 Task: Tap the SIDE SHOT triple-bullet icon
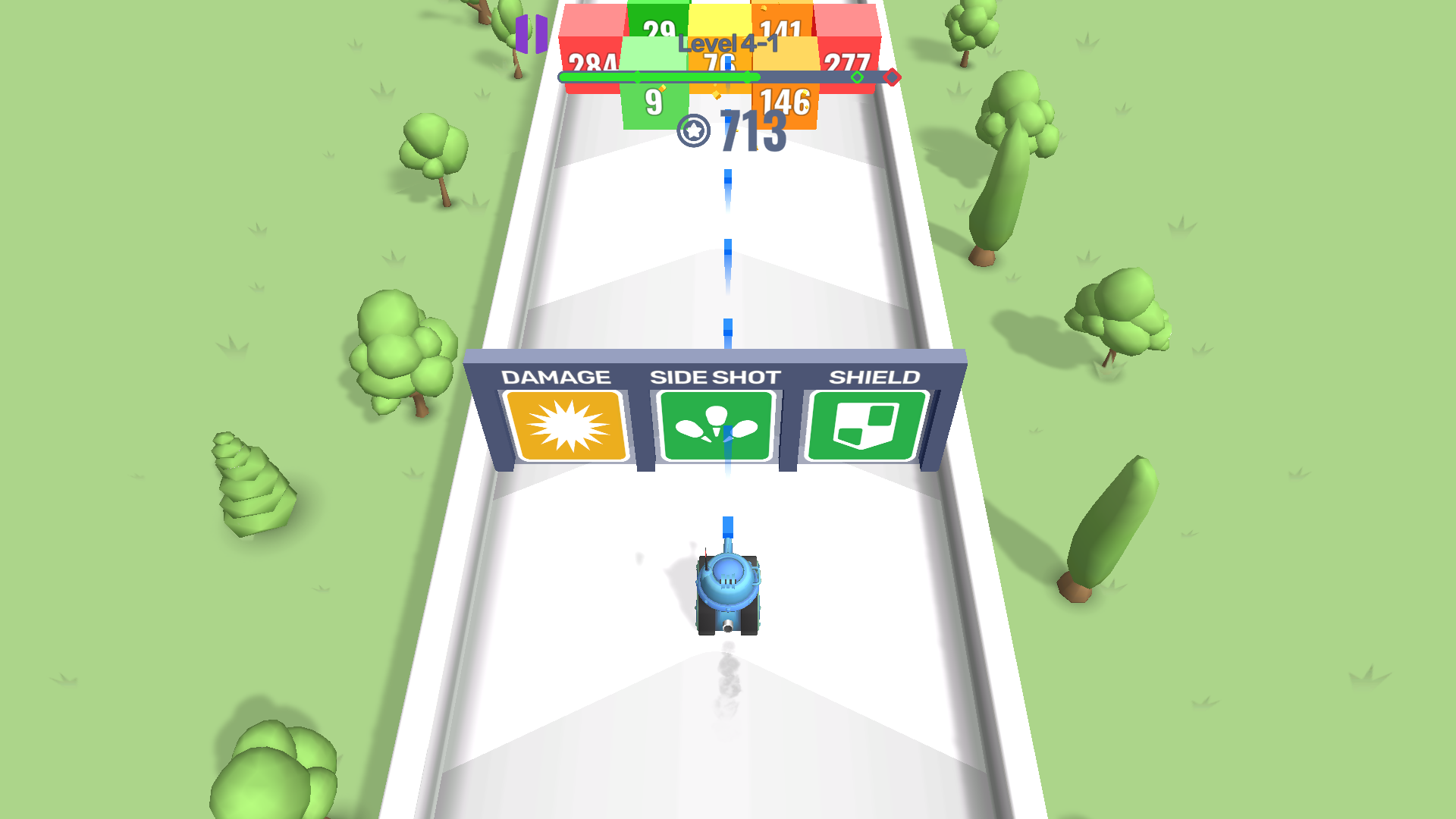tap(716, 425)
